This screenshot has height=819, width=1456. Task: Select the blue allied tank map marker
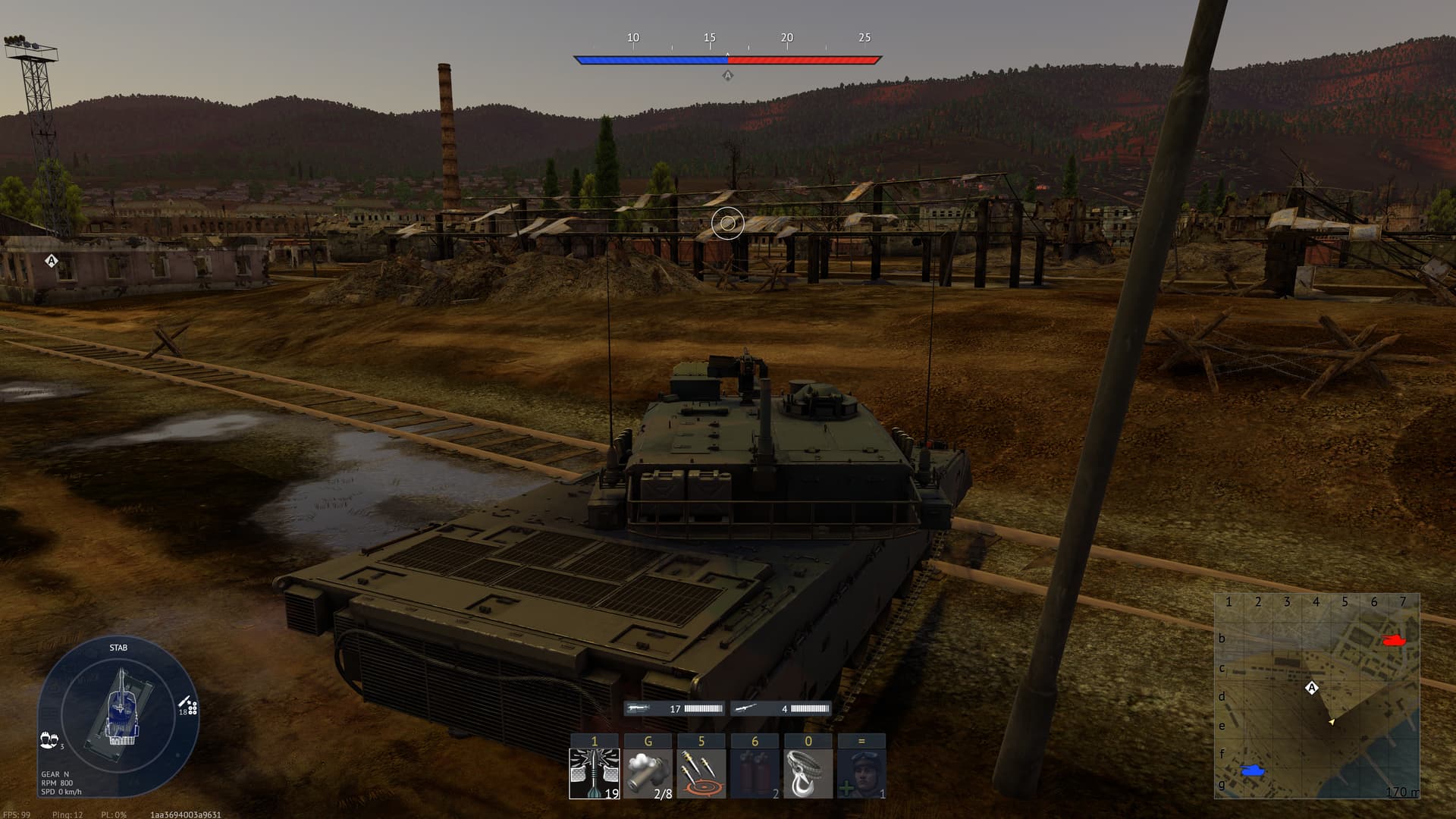(1253, 770)
